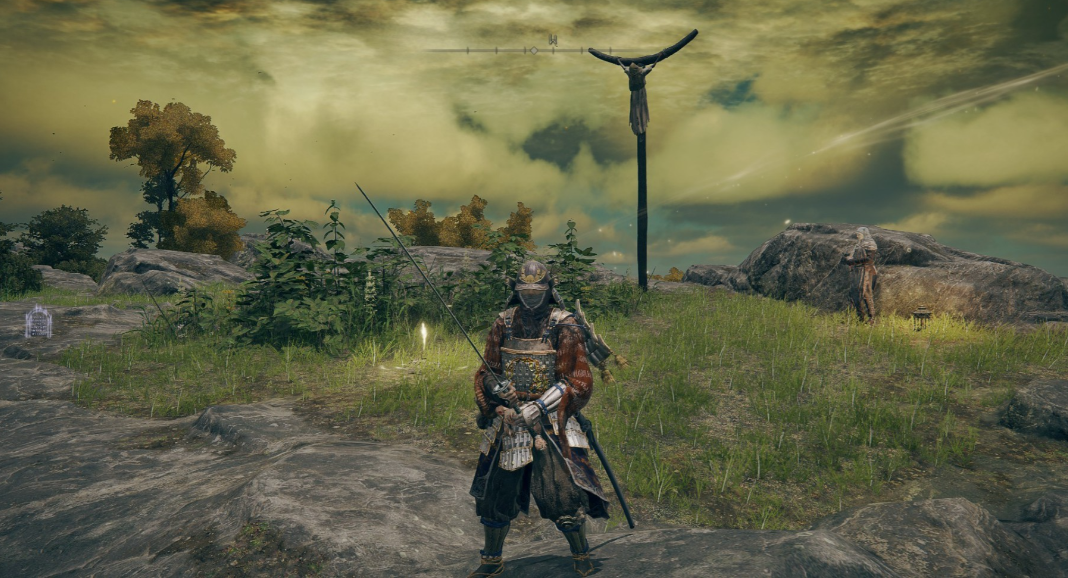Screen dimensions: 1068x578
Task: Select the diamond marker on the compass
Action: coord(535,49)
